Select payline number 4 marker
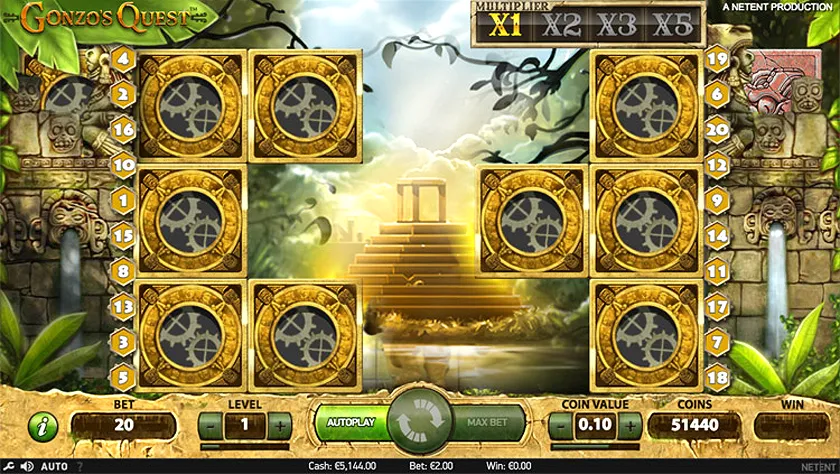The image size is (840, 474). pos(125,58)
